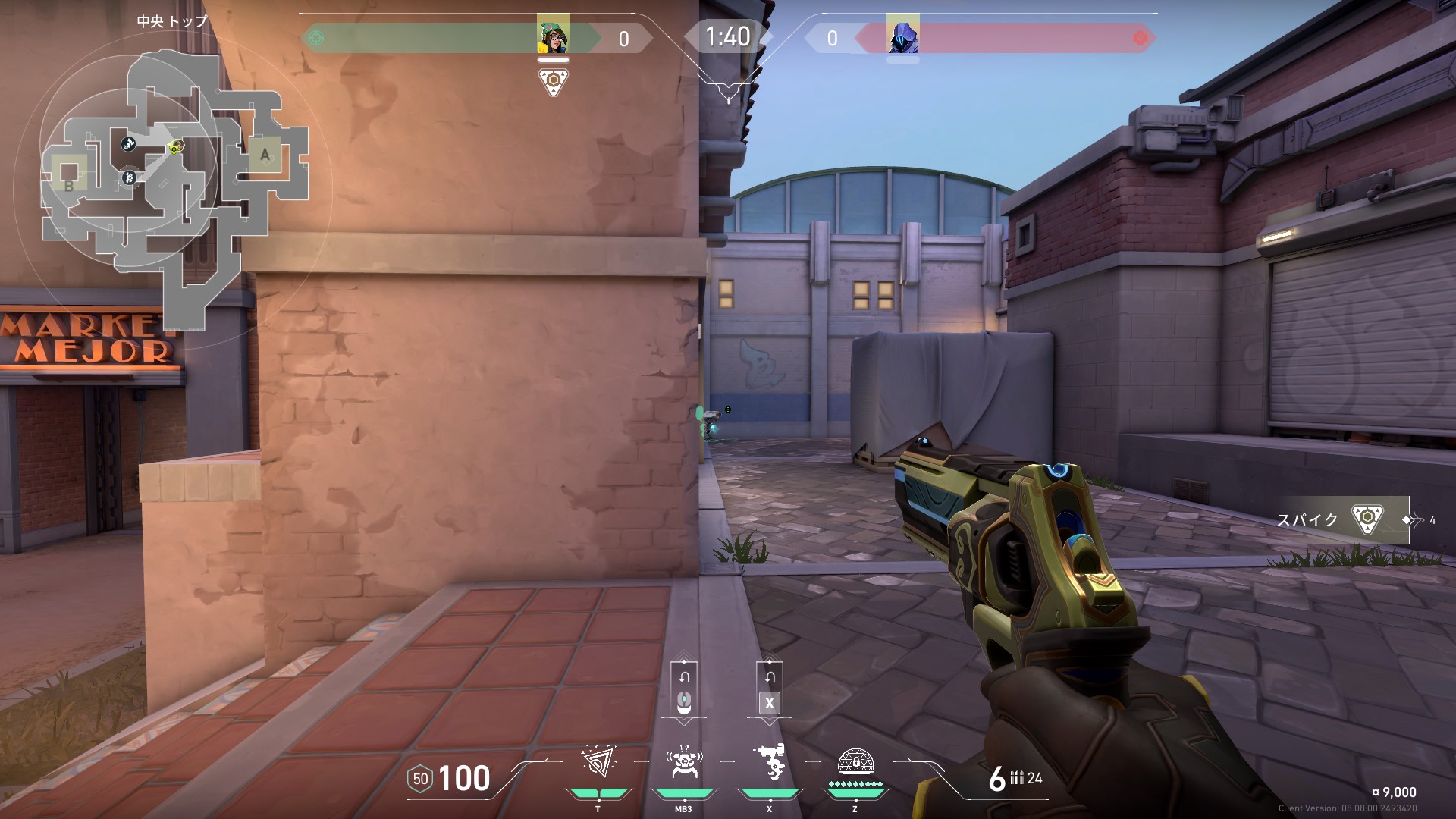Activate the Nanoswarm ability icon
Viewport: 1456px width, 819px height.
(598, 763)
